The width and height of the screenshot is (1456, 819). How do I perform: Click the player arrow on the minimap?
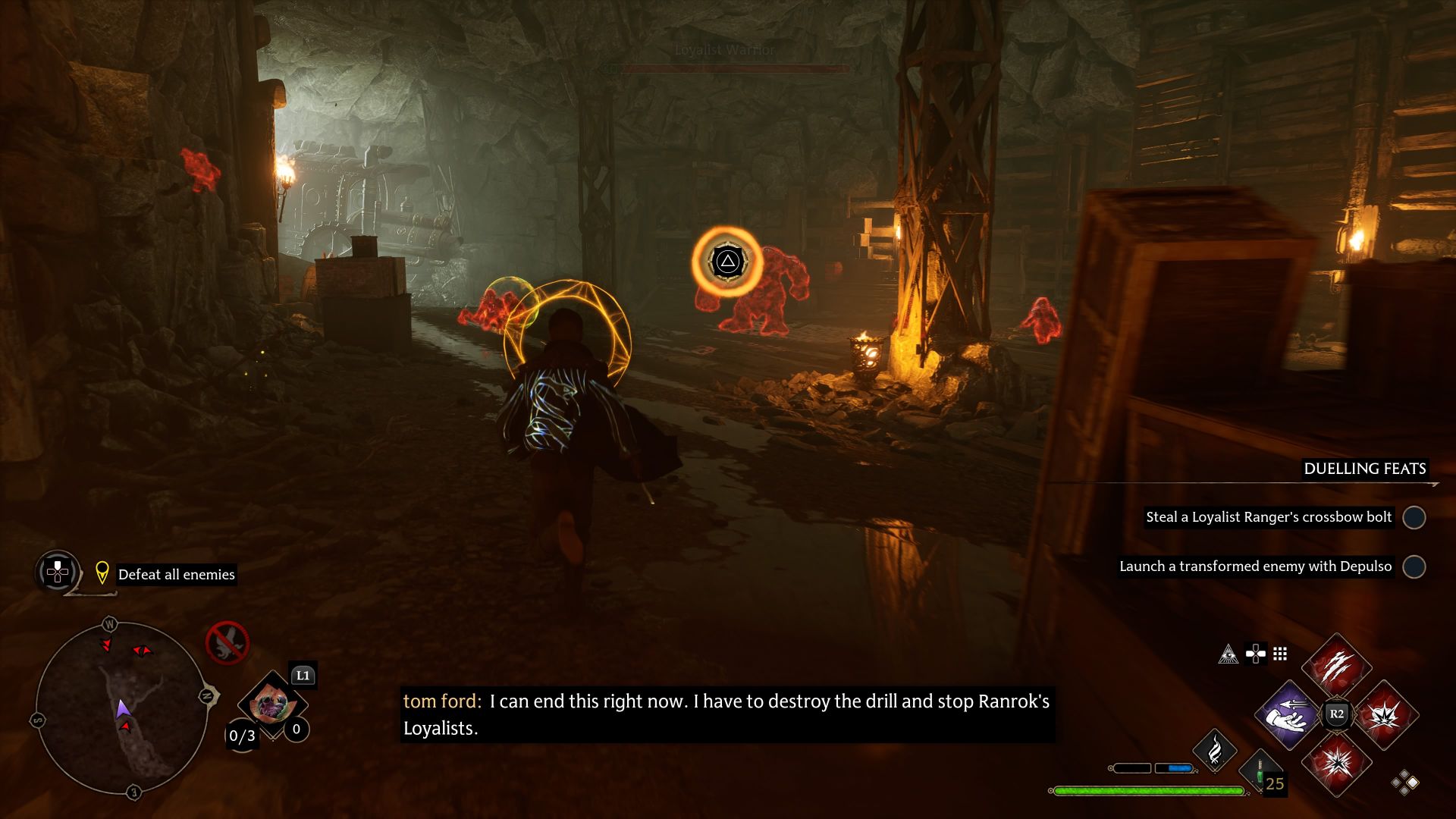pos(124,708)
